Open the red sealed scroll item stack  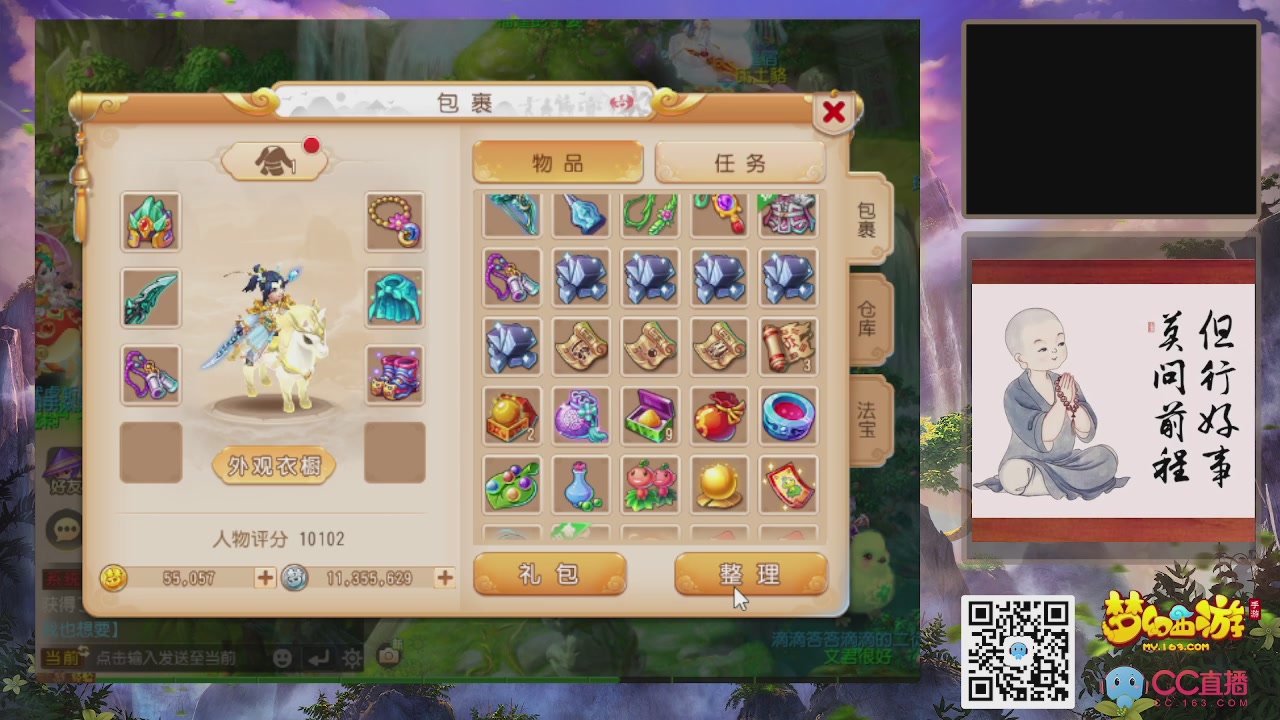click(x=788, y=347)
